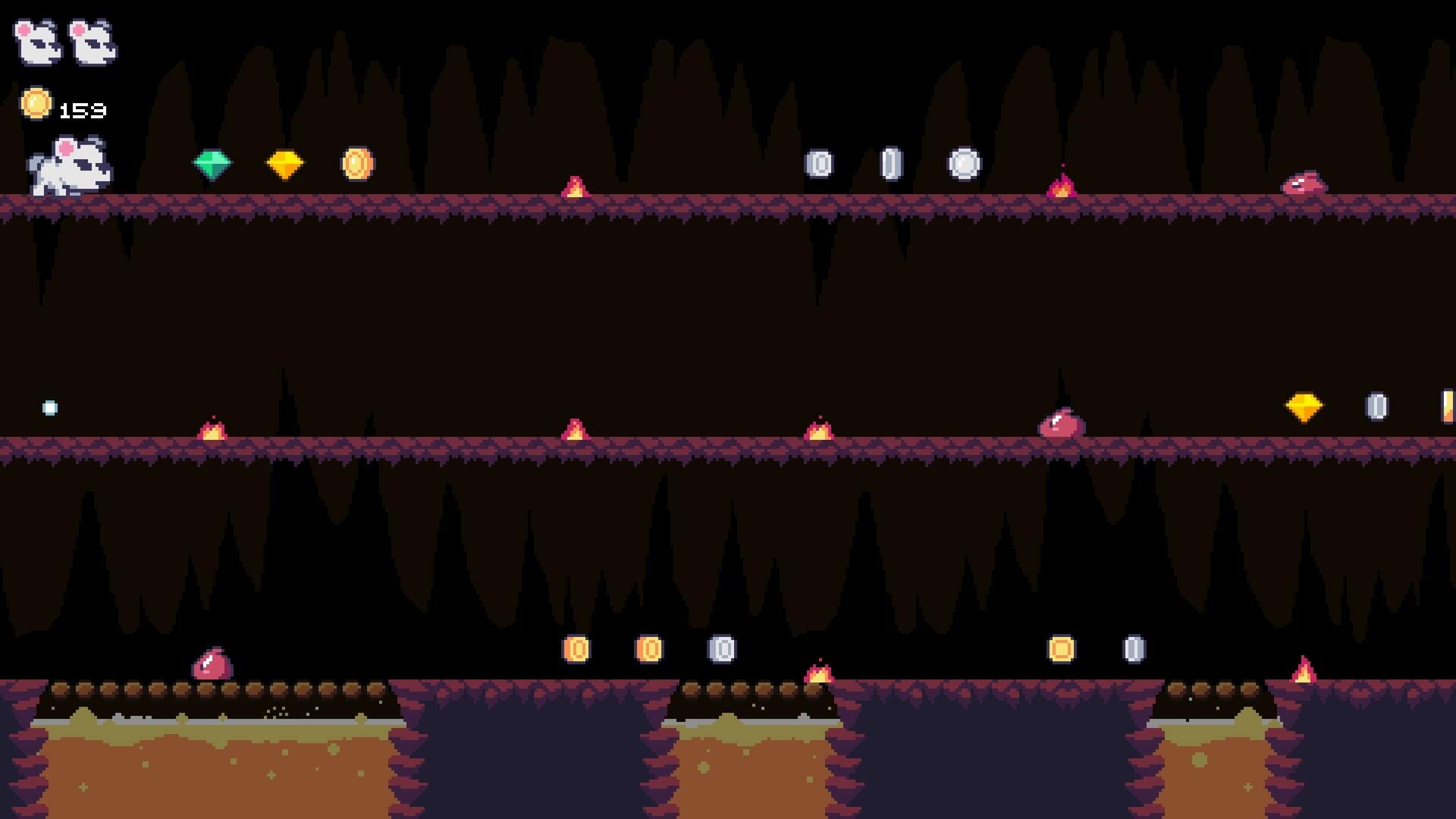Select the yellow diamond near the green gem
1456x819 pixels.
click(x=284, y=164)
